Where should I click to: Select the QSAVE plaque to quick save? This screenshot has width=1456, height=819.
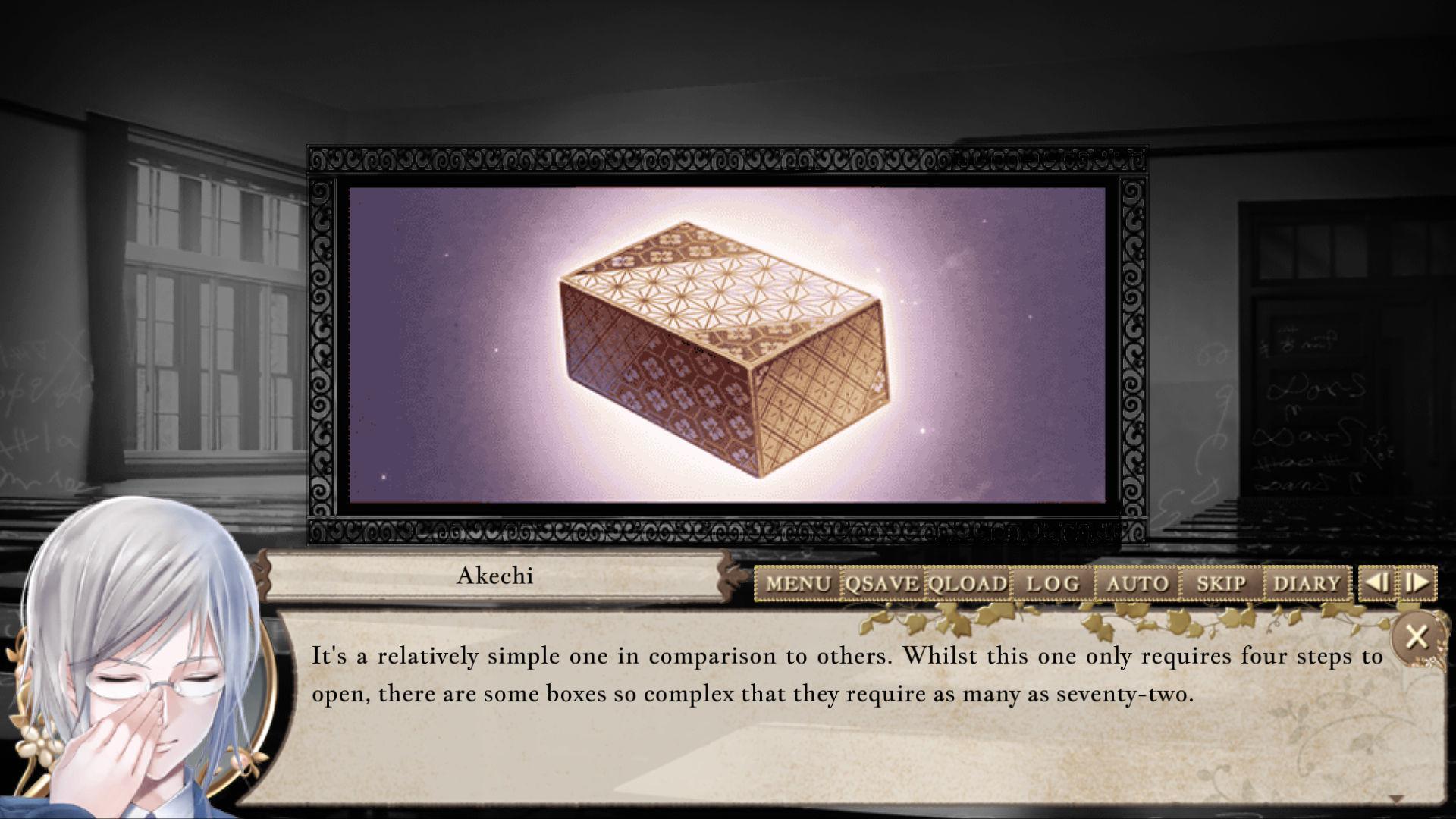pyautogui.click(x=880, y=584)
